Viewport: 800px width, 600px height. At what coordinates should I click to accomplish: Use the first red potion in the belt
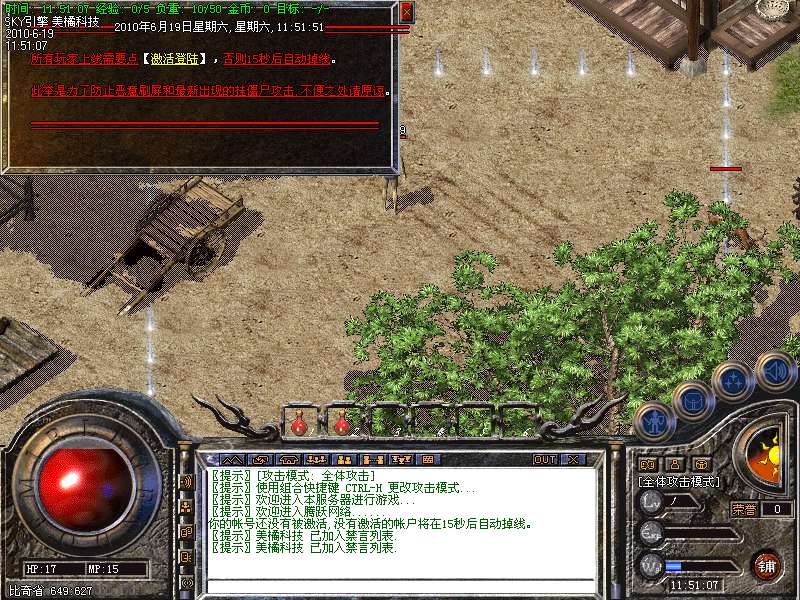[298, 424]
